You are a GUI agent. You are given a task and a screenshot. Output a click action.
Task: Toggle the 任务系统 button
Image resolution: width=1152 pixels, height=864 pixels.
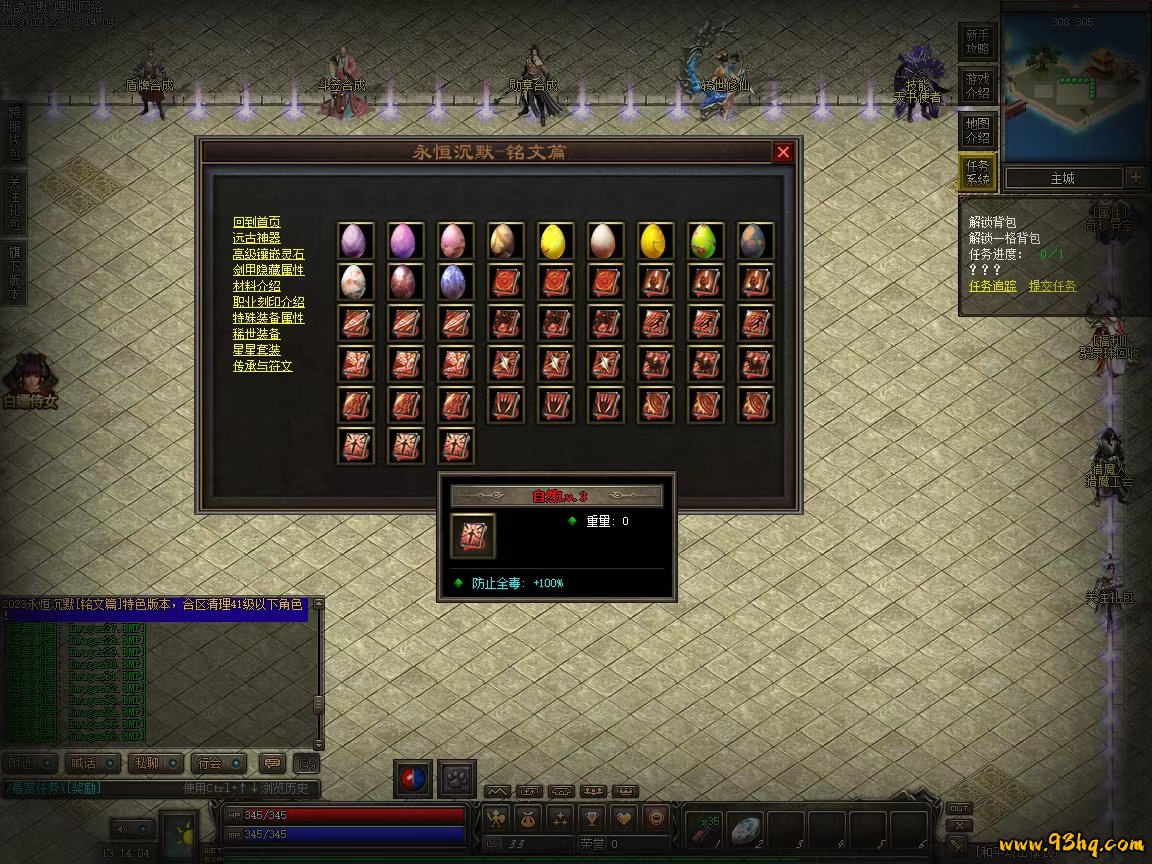pos(977,173)
